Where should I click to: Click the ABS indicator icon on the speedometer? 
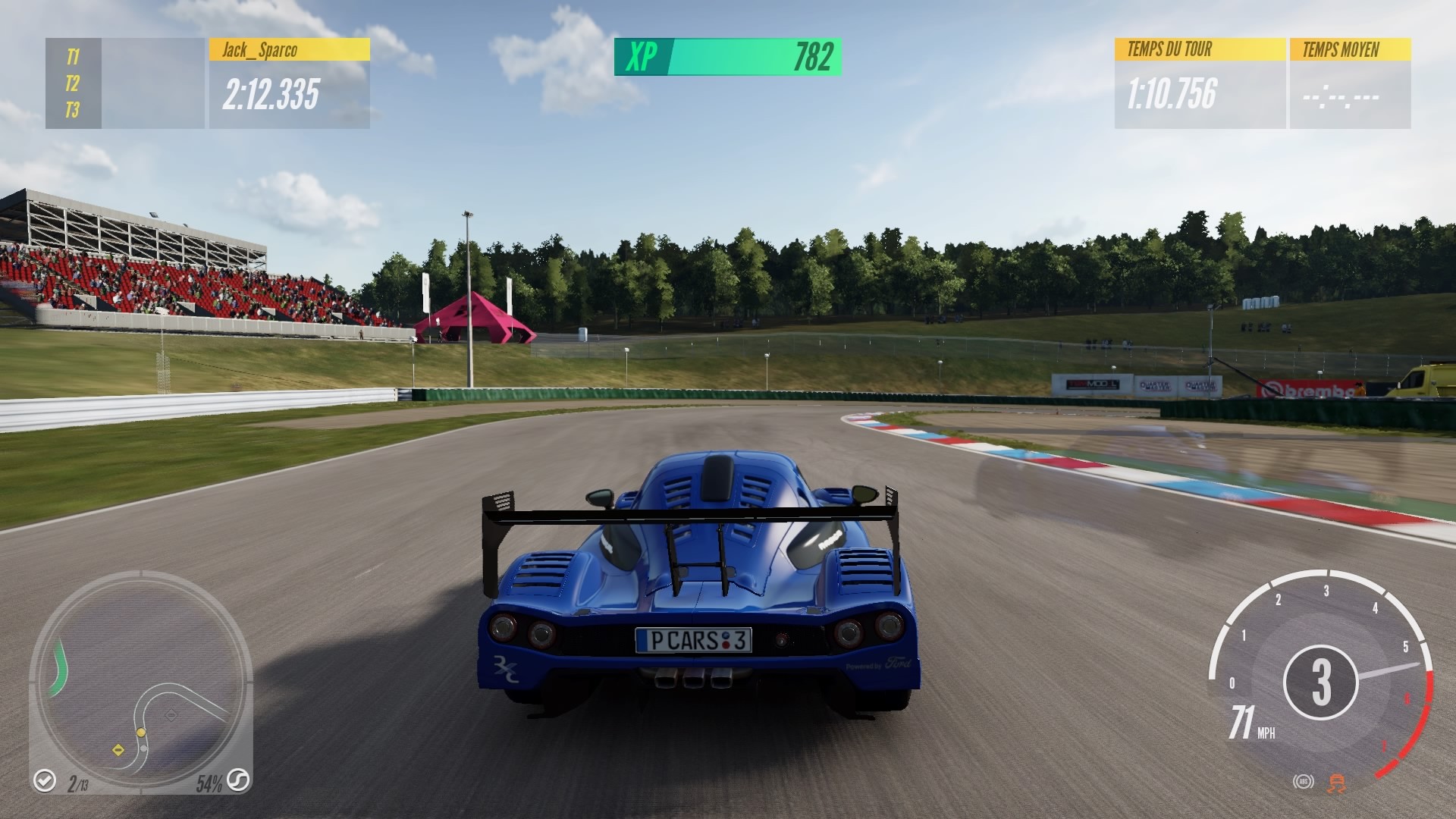point(1304,782)
